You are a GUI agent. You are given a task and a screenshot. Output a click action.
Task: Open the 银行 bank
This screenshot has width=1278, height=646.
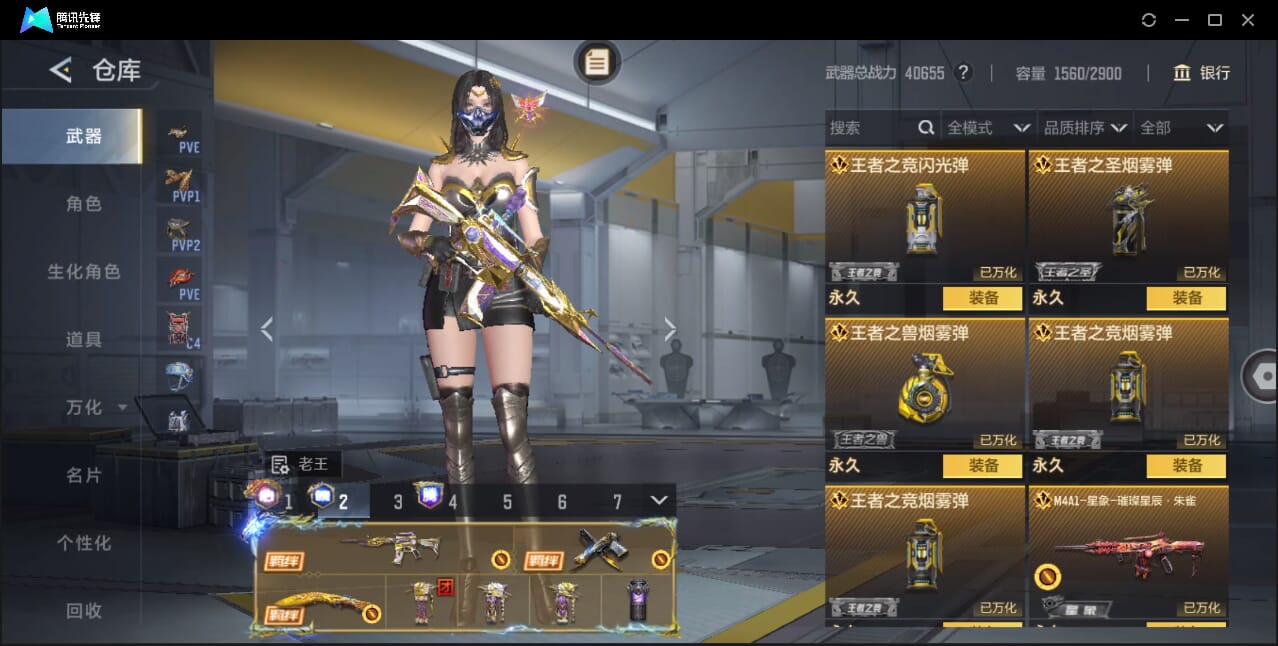pos(1202,73)
